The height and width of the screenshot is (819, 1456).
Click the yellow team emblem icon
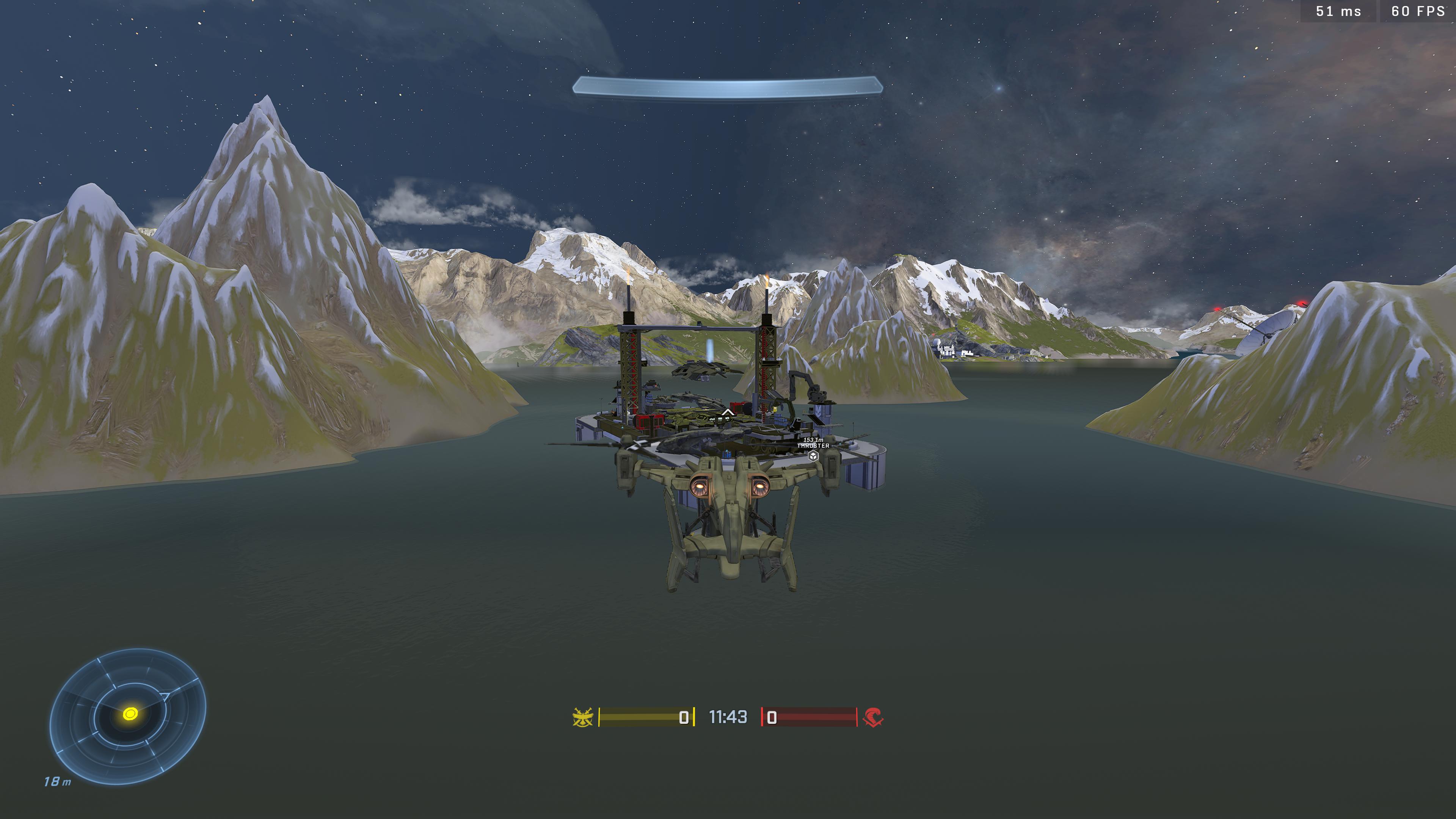click(x=583, y=717)
